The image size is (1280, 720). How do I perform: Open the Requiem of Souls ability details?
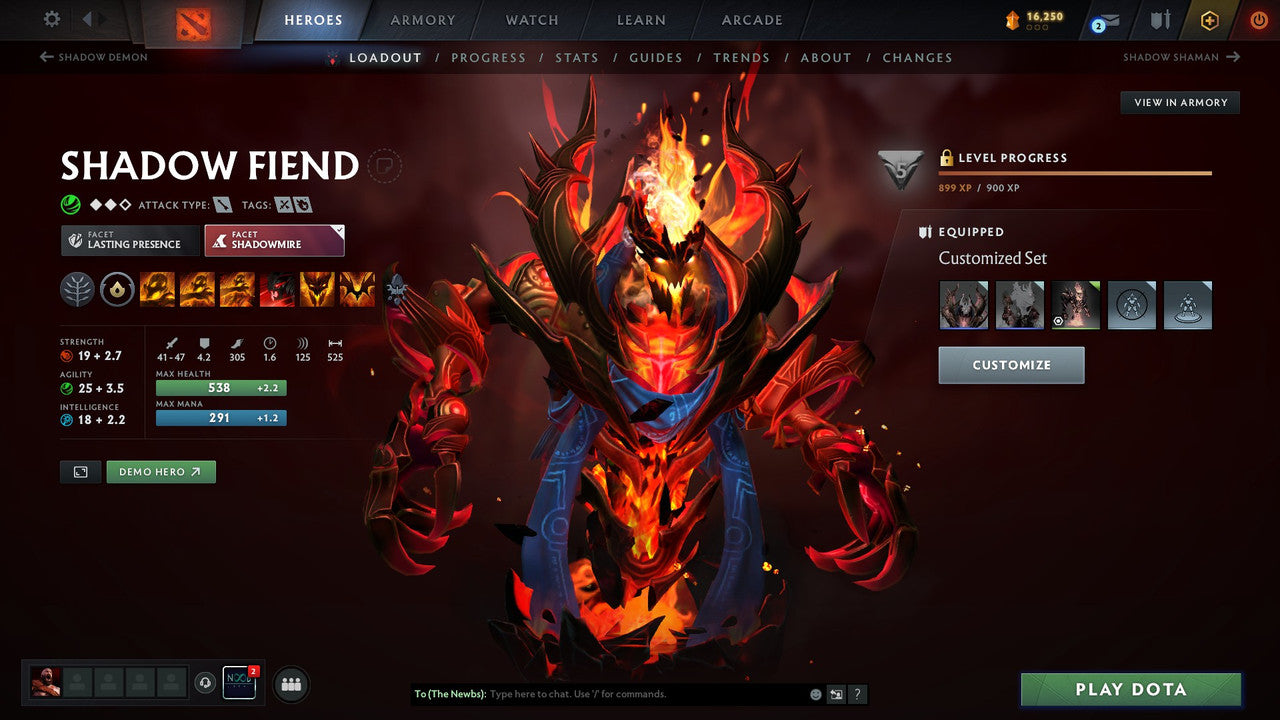[360, 289]
